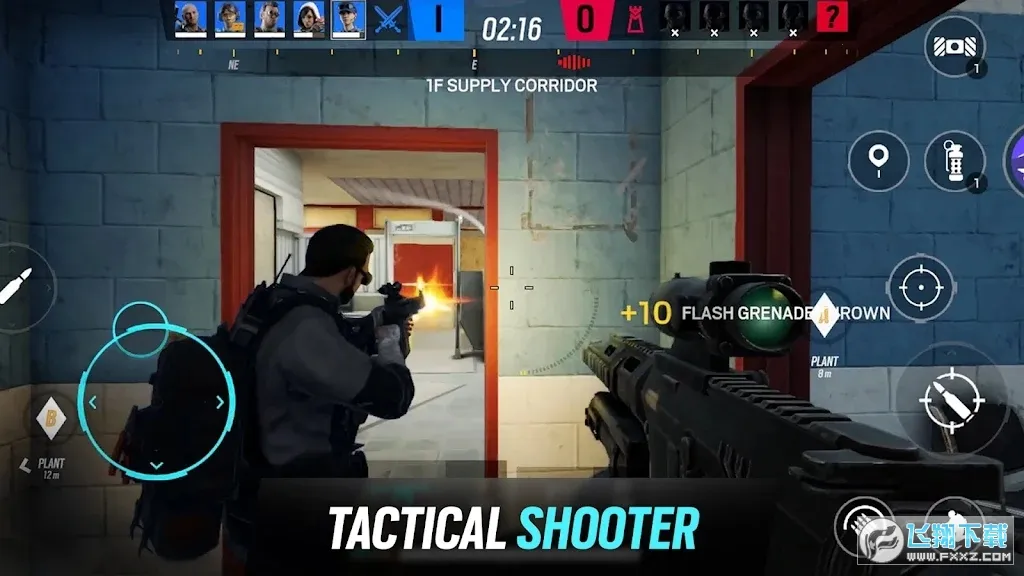Use the top-right gadget with count 1
The height and width of the screenshot is (576, 1024).
point(953,47)
